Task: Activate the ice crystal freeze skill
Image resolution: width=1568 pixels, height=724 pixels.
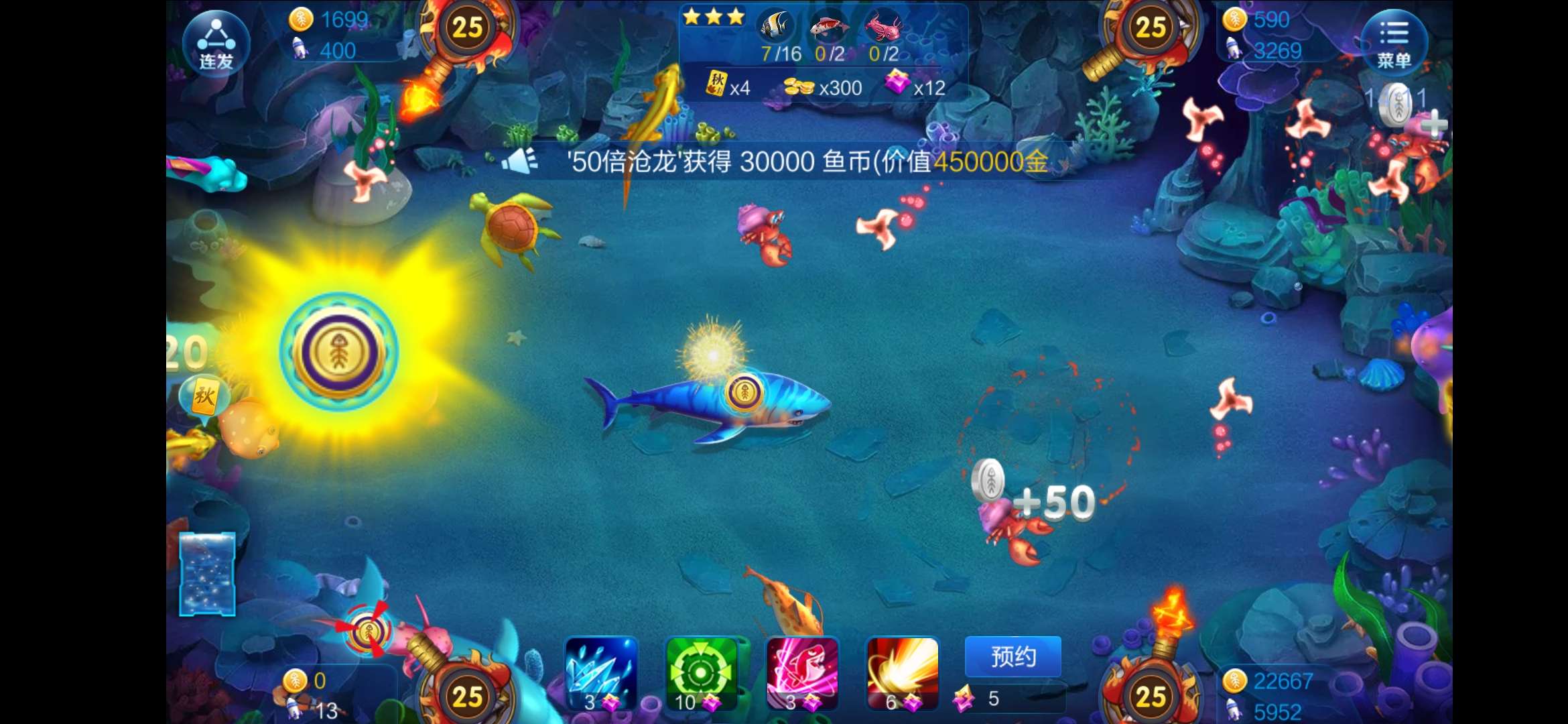Action: pos(601,673)
